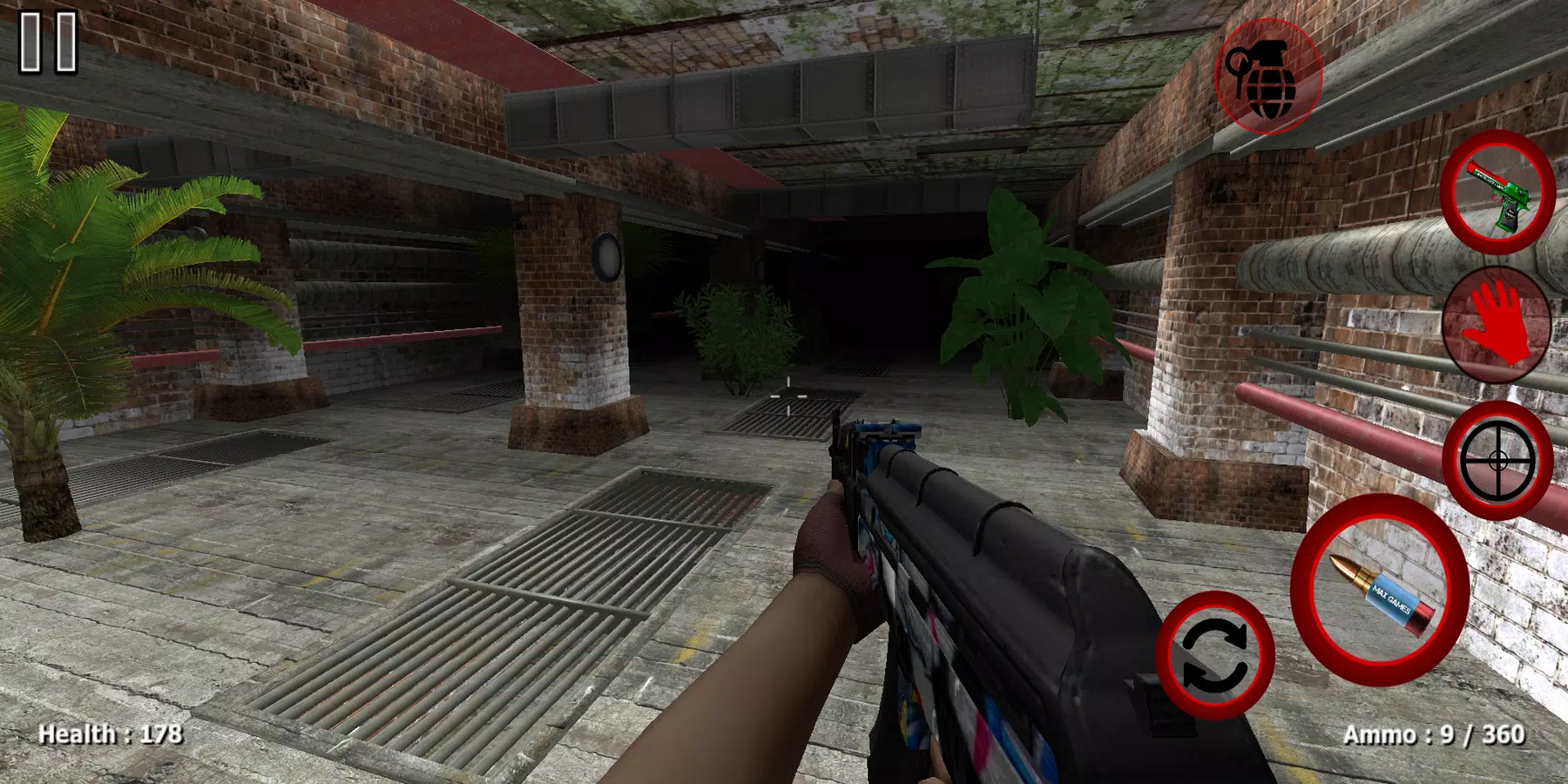Image resolution: width=1568 pixels, height=784 pixels.
Task: Tap the red hand interact button
Action: (1497, 325)
